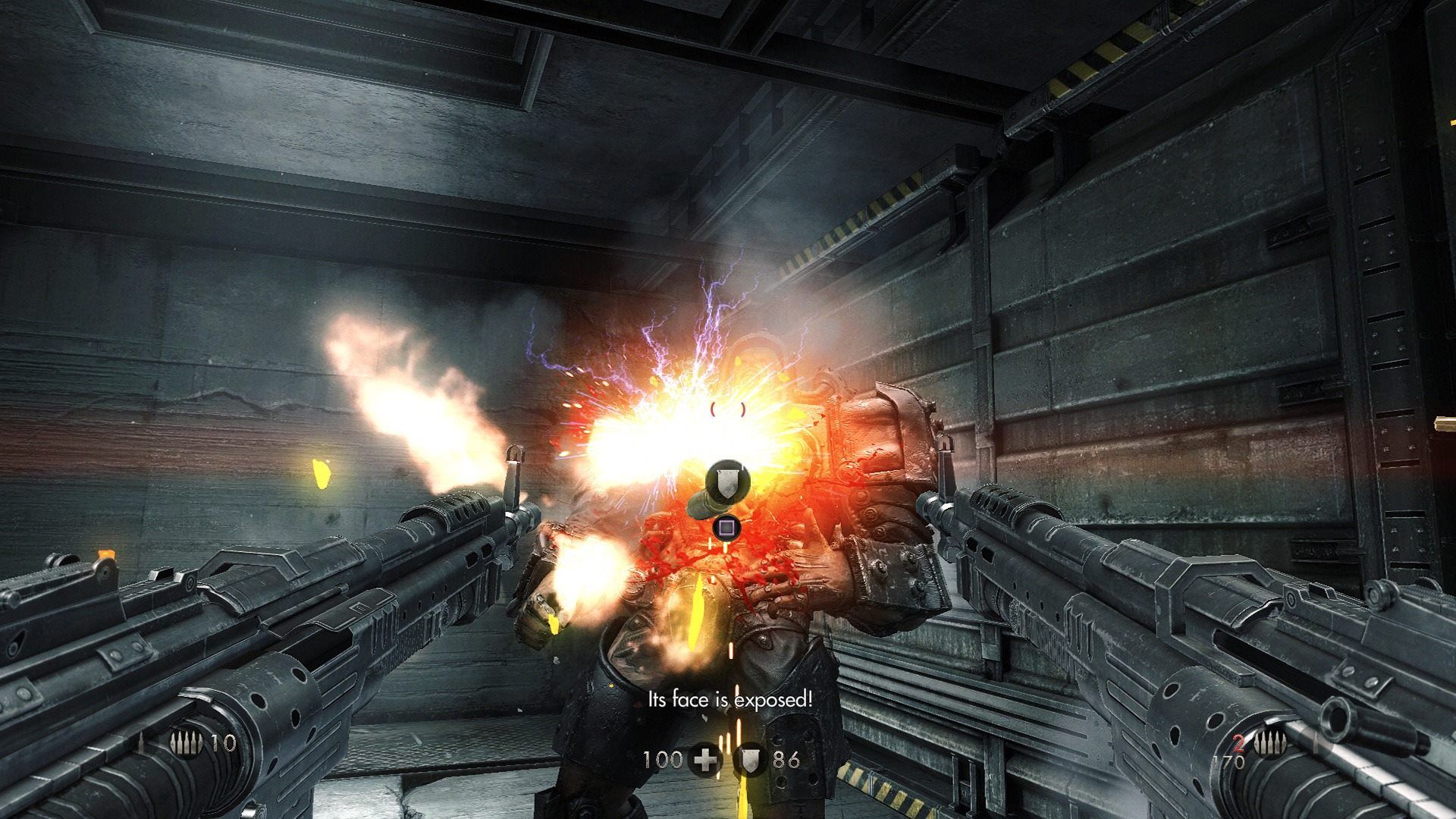Click the armor pickup shield marker
Viewport: 1456px width, 819px height.
727,479
